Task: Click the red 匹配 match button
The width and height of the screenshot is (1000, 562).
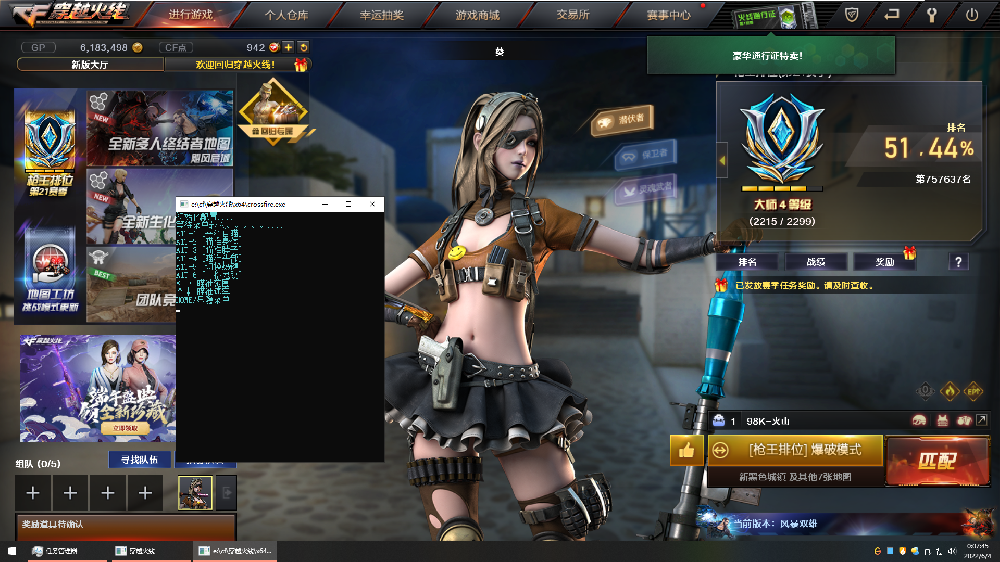Action: click(934, 460)
